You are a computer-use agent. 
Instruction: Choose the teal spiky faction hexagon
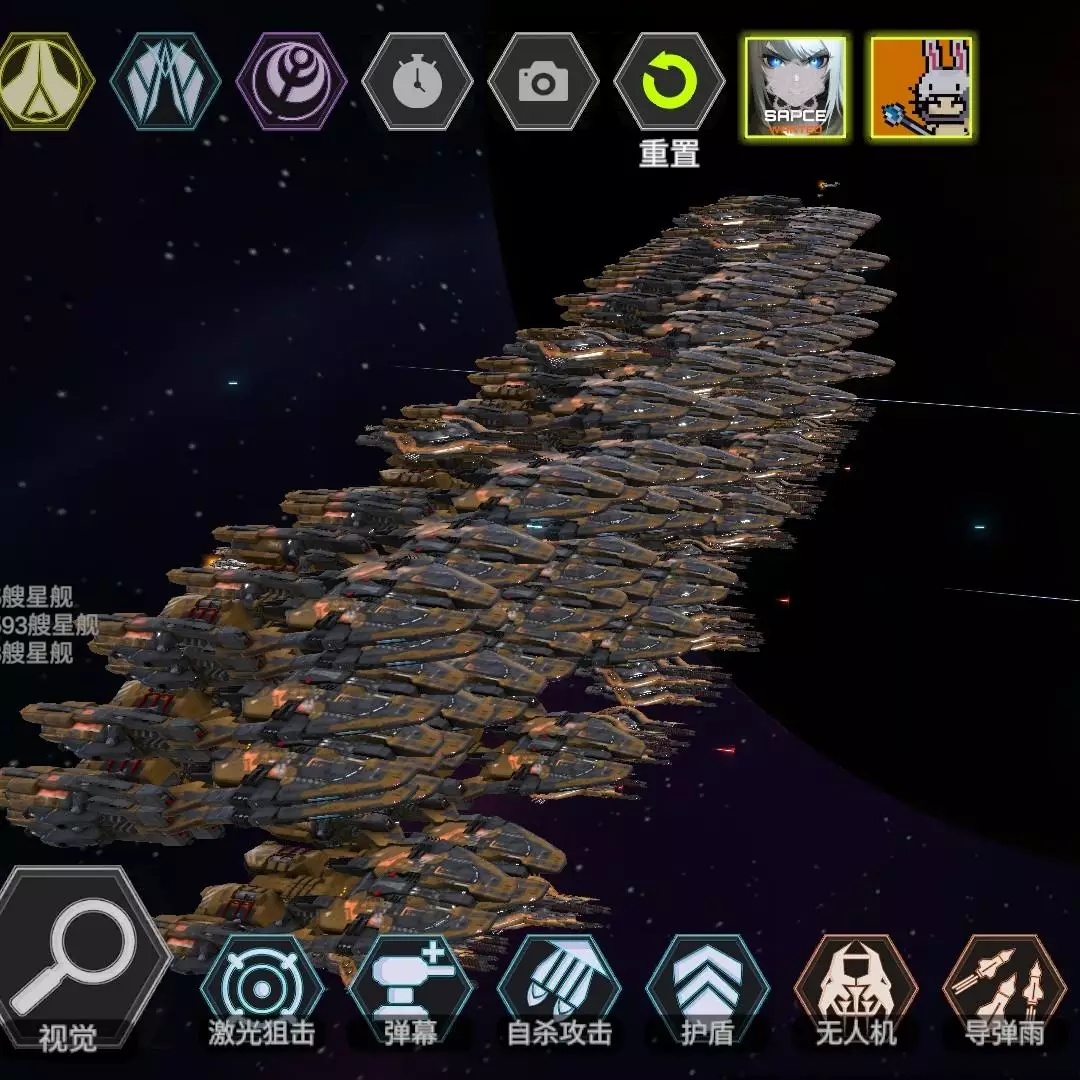click(164, 81)
